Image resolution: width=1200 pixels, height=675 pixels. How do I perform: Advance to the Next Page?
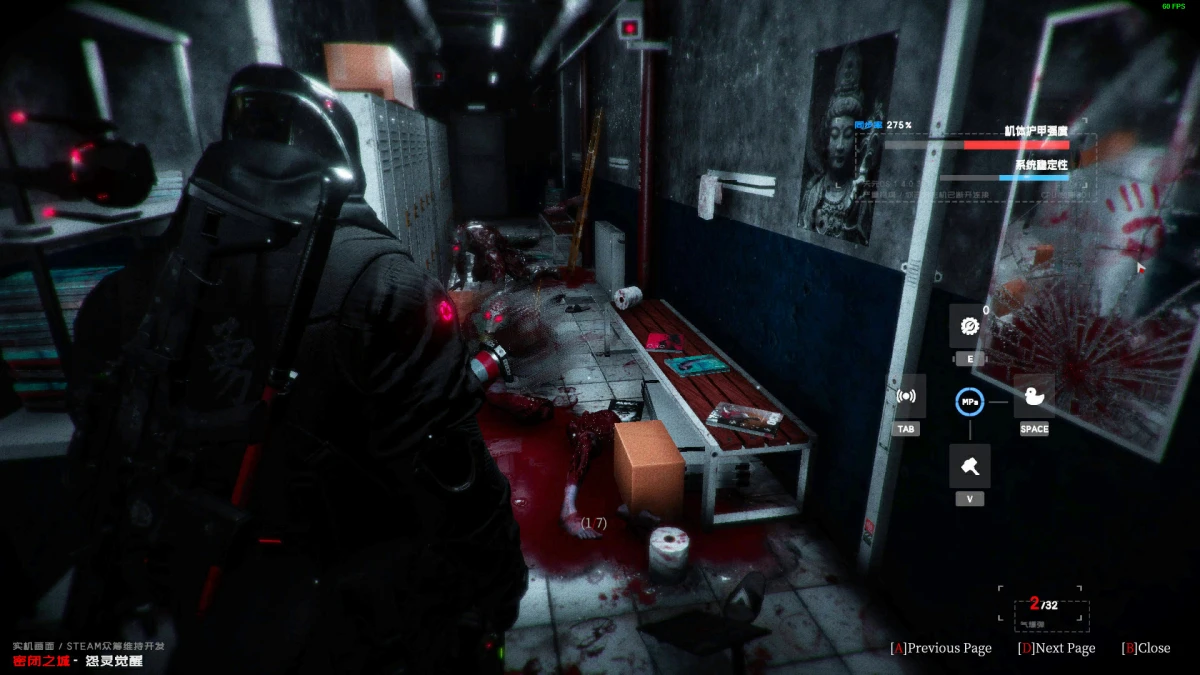click(x=1056, y=648)
